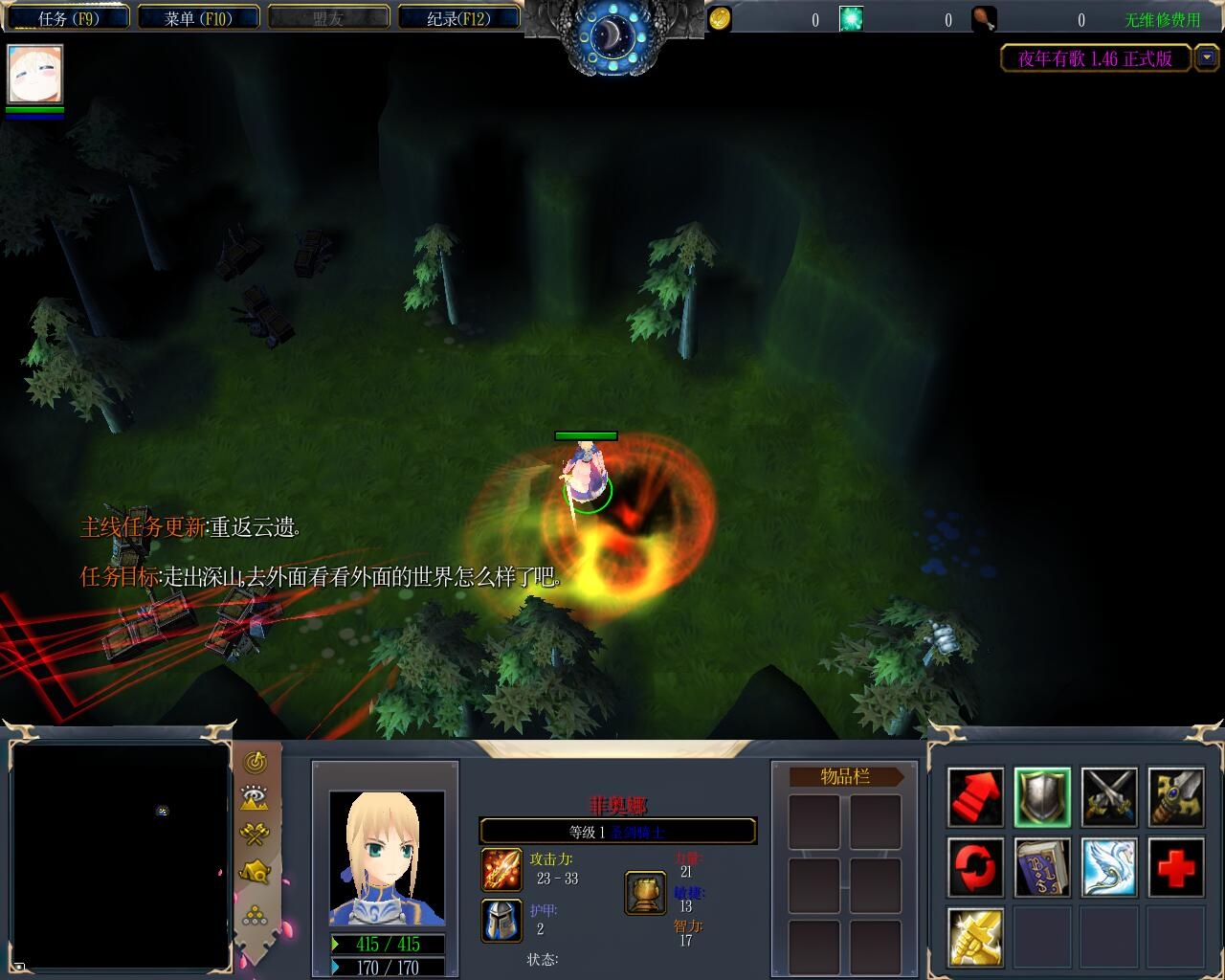Open the 任务 (F9) quest log
The image size is (1225, 980).
click(x=68, y=18)
